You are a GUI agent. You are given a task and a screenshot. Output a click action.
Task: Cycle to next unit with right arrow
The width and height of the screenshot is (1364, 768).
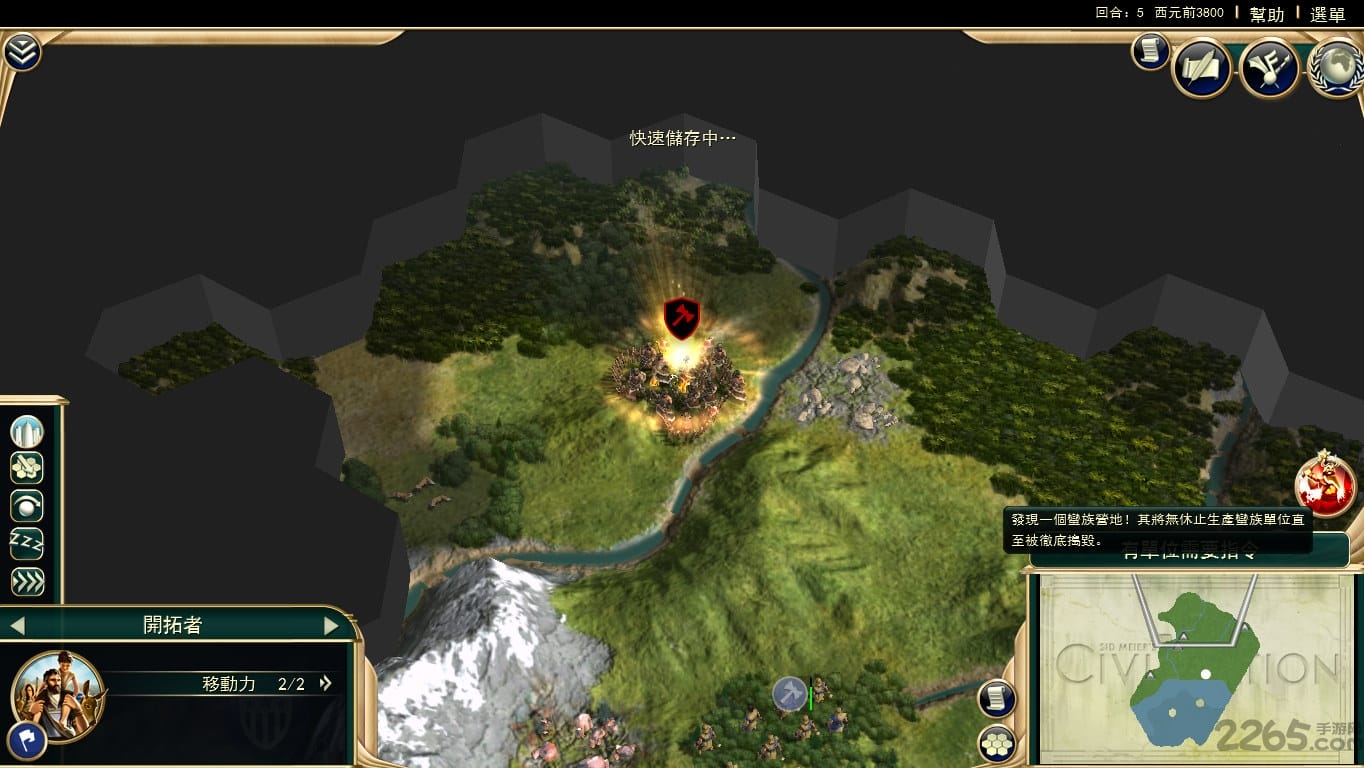click(x=330, y=624)
